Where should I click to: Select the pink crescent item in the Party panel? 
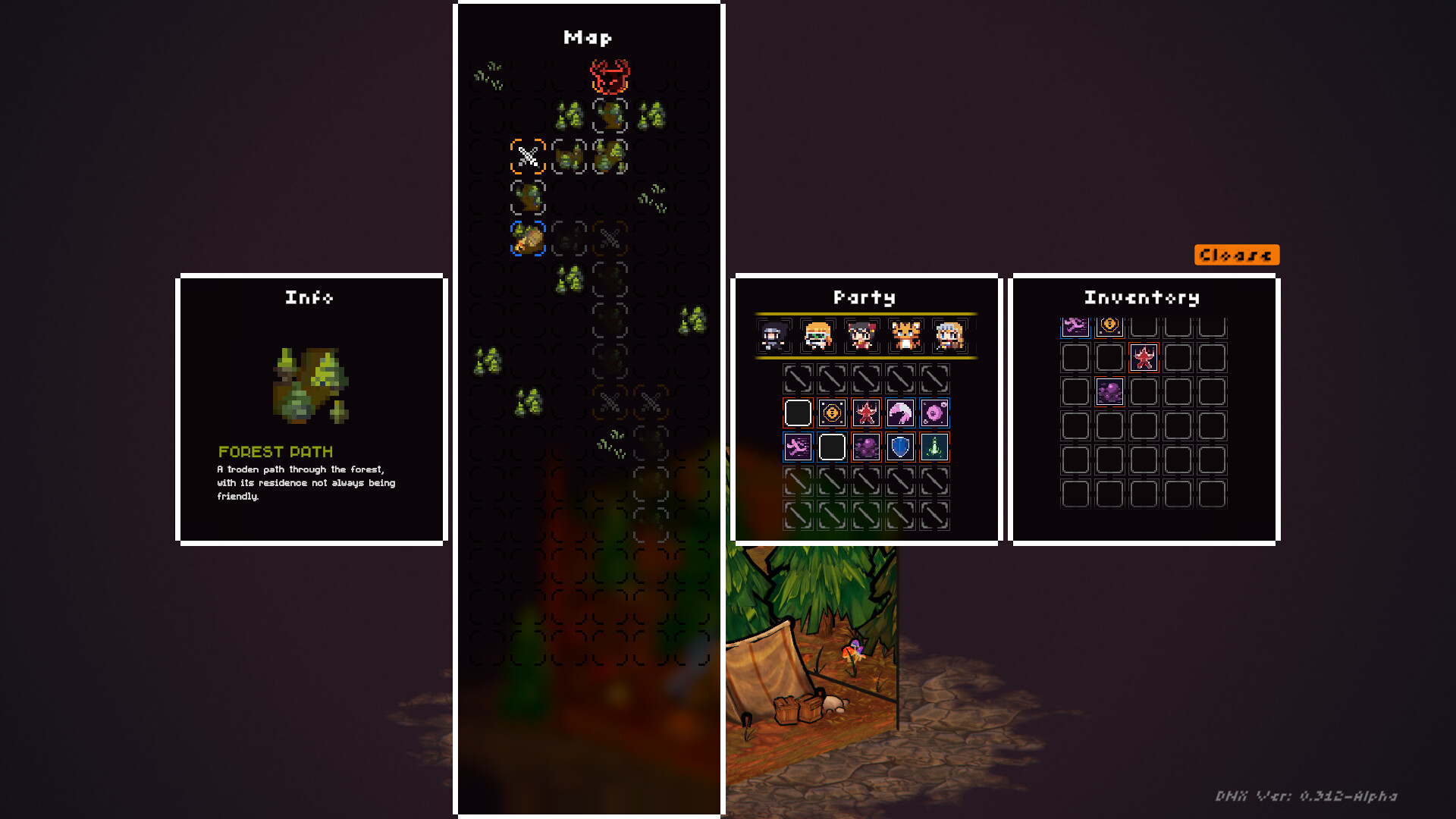899,413
